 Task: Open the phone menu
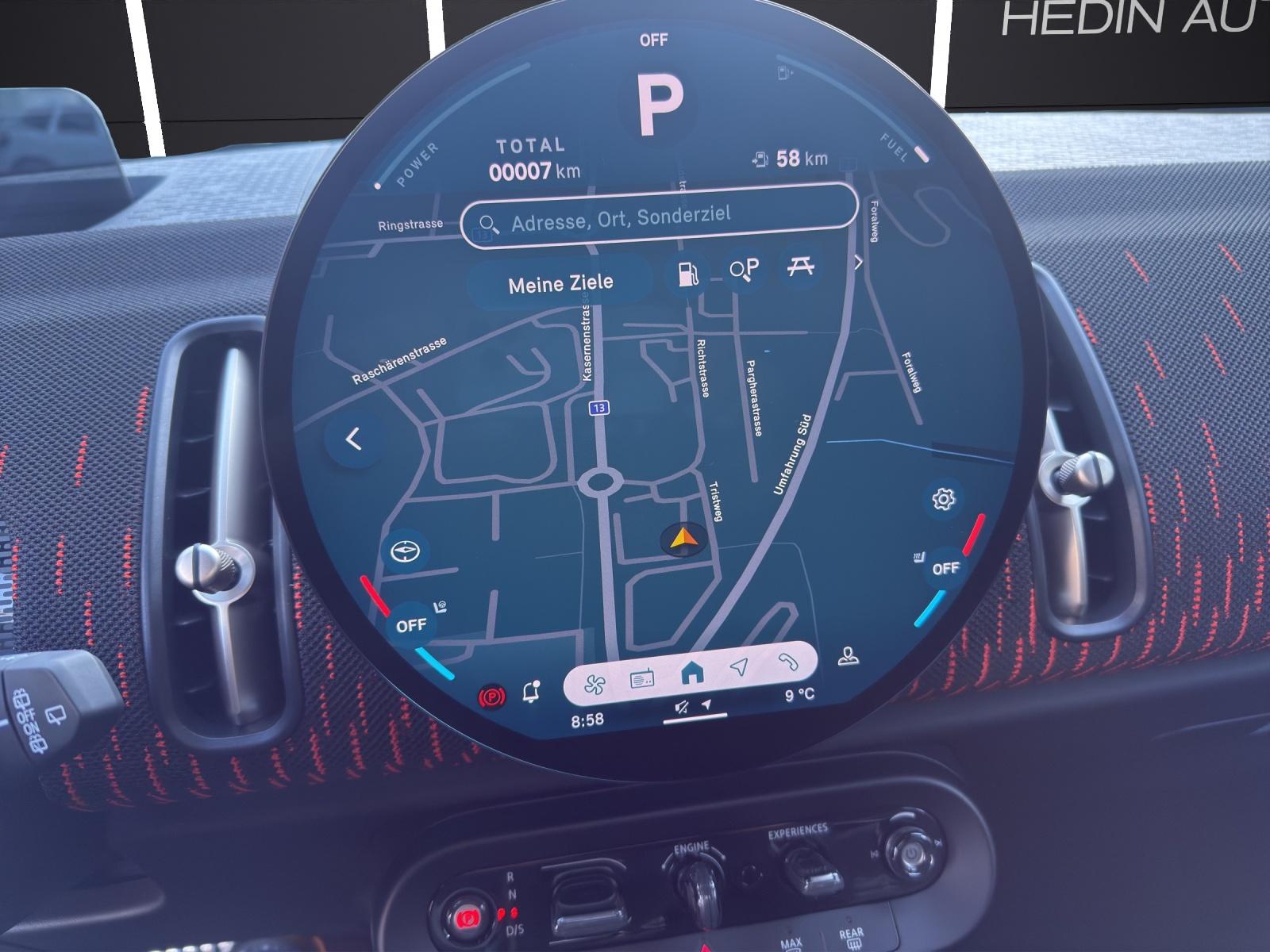point(788,662)
